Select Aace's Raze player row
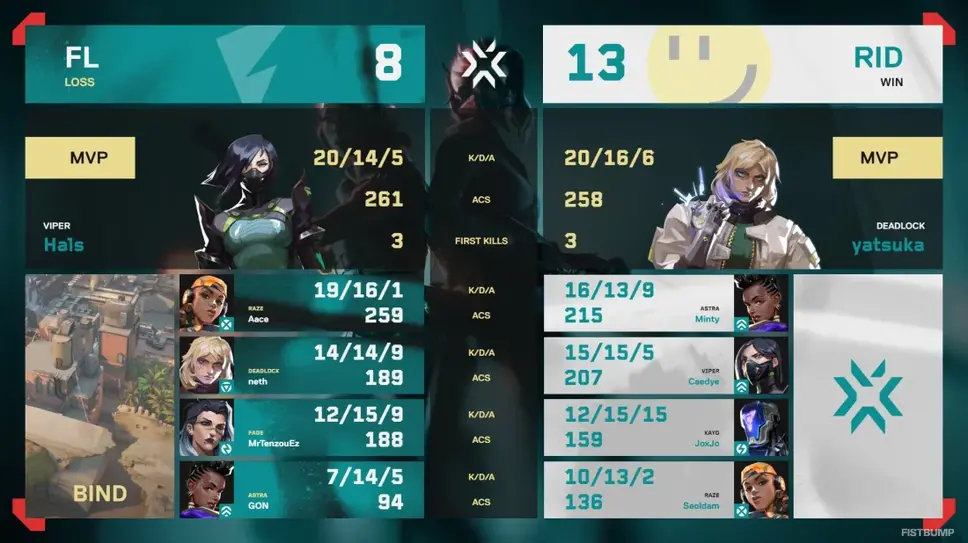This screenshot has width=968, height=543. tap(302, 303)
